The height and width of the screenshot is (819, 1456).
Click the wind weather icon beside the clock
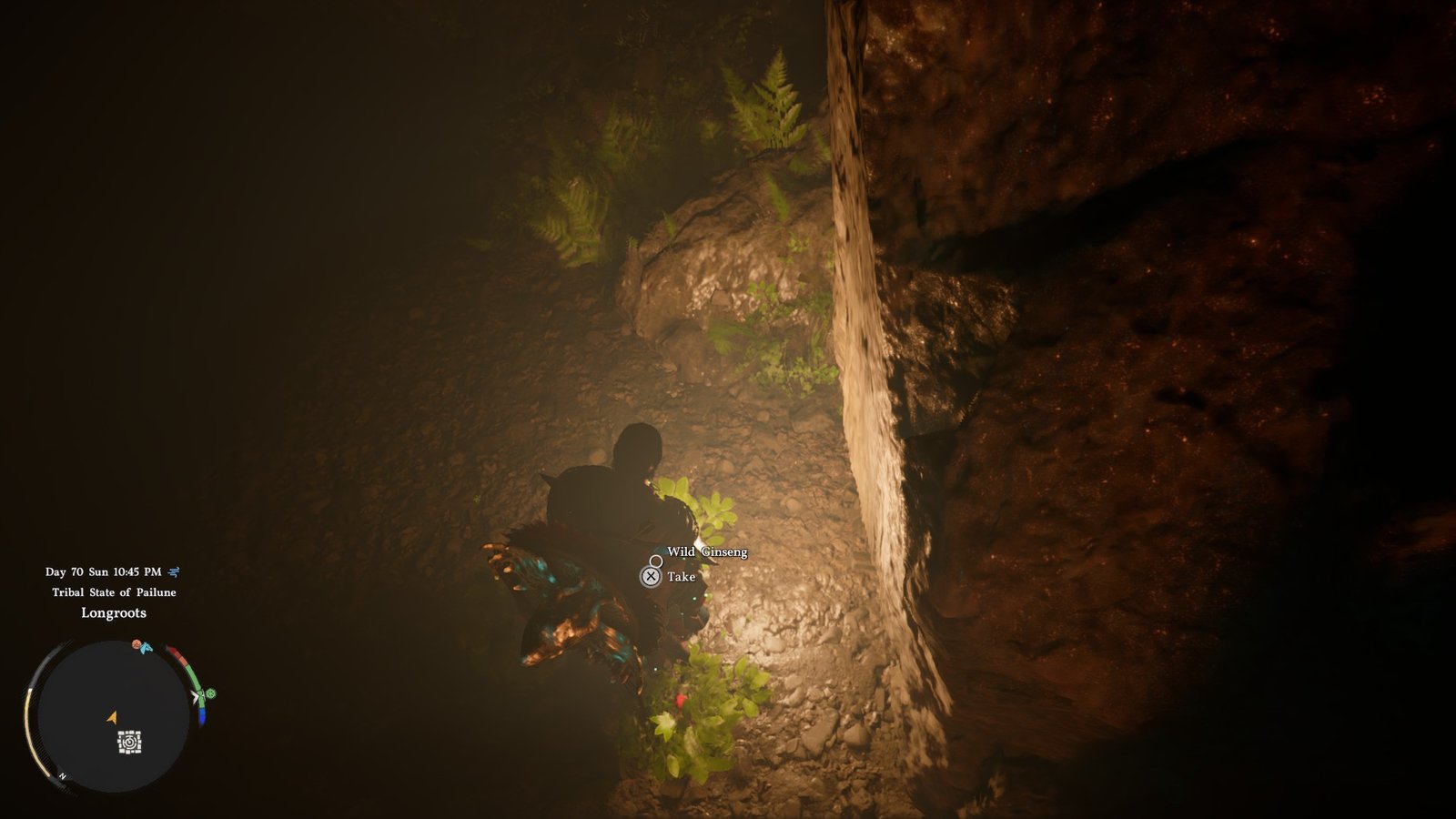coord(174,571)
